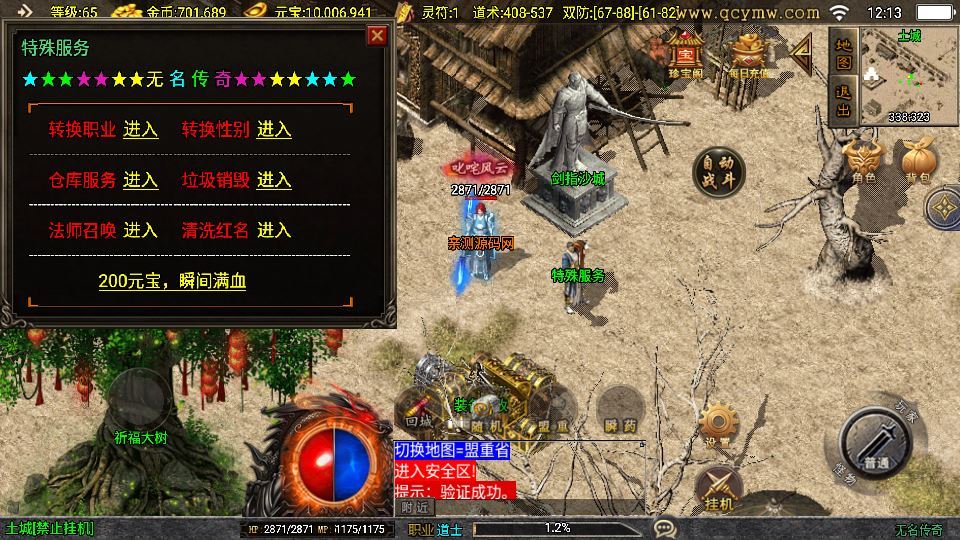Image resolution: width=960 pixels, height=540 pixels.
Task: Choose the 200元宝 instant full health option
Action: [x=172, y=281]
